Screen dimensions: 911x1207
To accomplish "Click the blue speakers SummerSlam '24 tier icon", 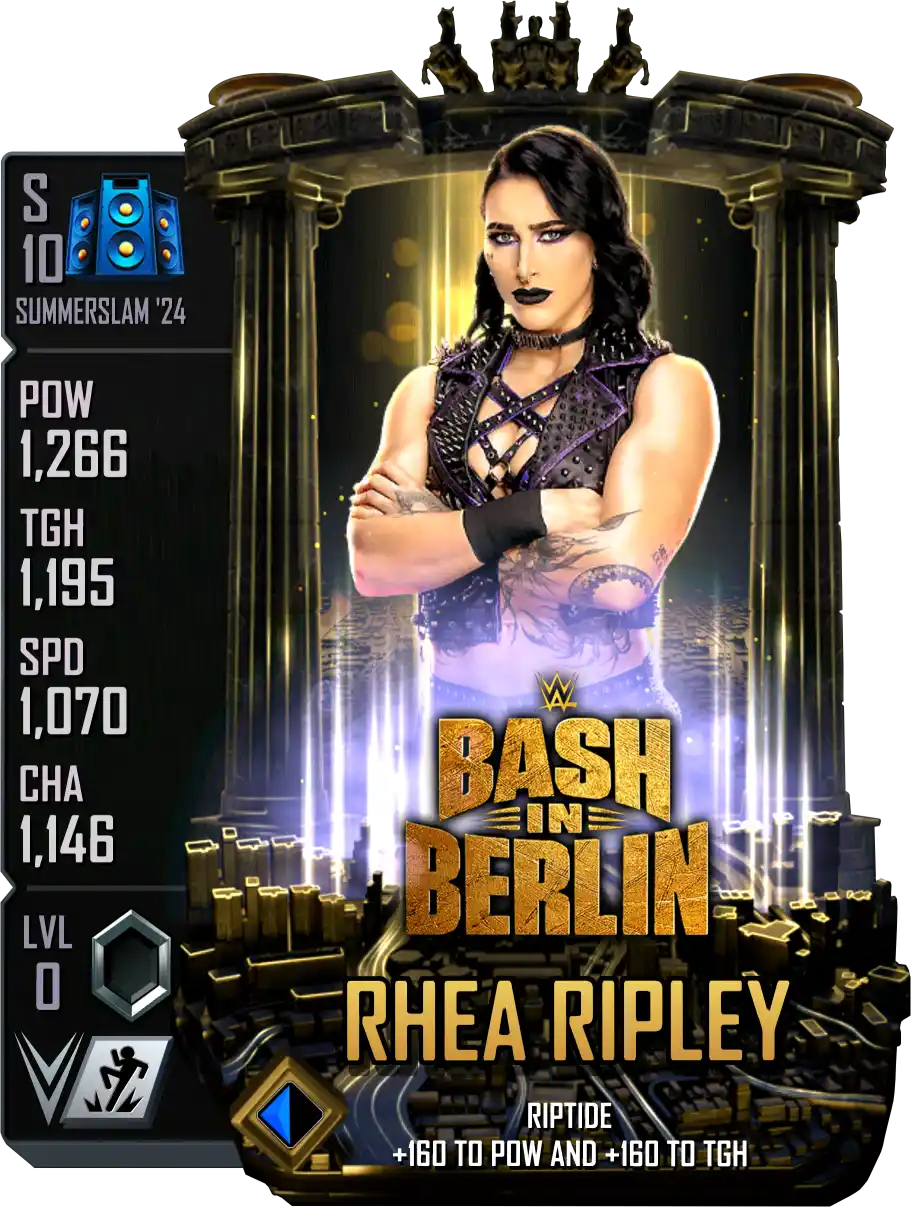I will point(123,226).
